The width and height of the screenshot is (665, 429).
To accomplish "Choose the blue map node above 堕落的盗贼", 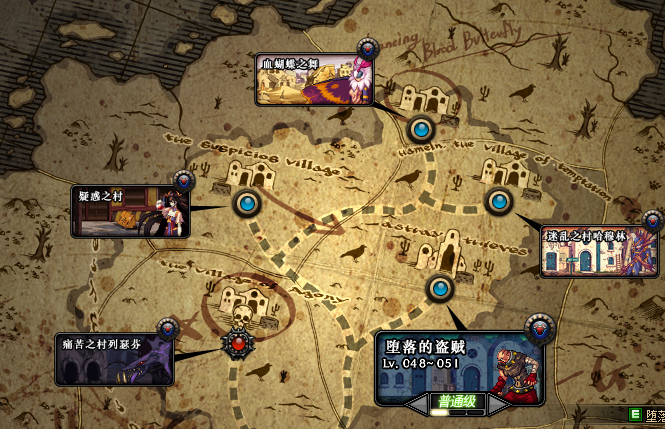I will tap(439, 290).
